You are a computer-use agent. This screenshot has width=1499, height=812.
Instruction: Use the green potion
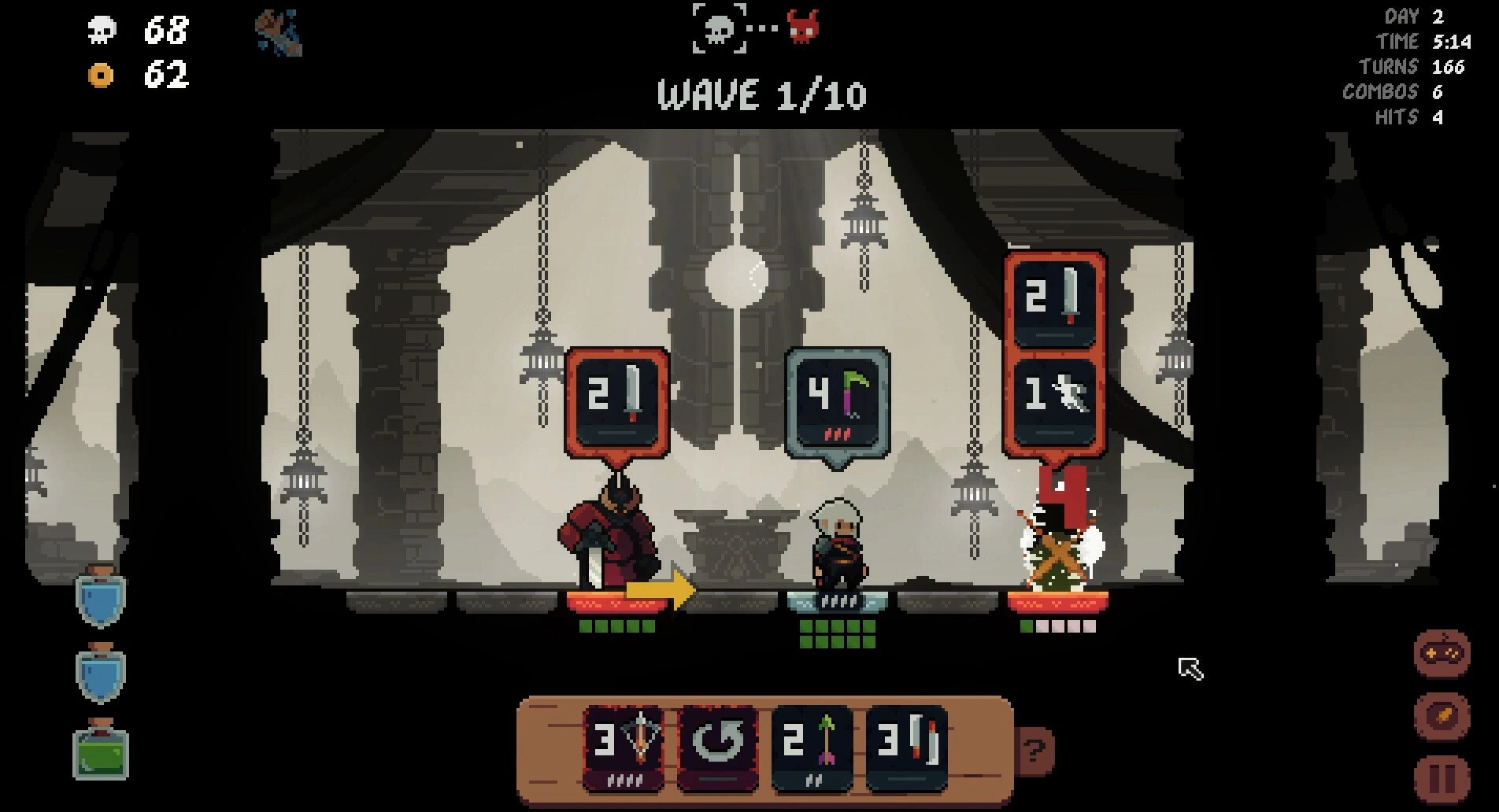coord(101,751)
